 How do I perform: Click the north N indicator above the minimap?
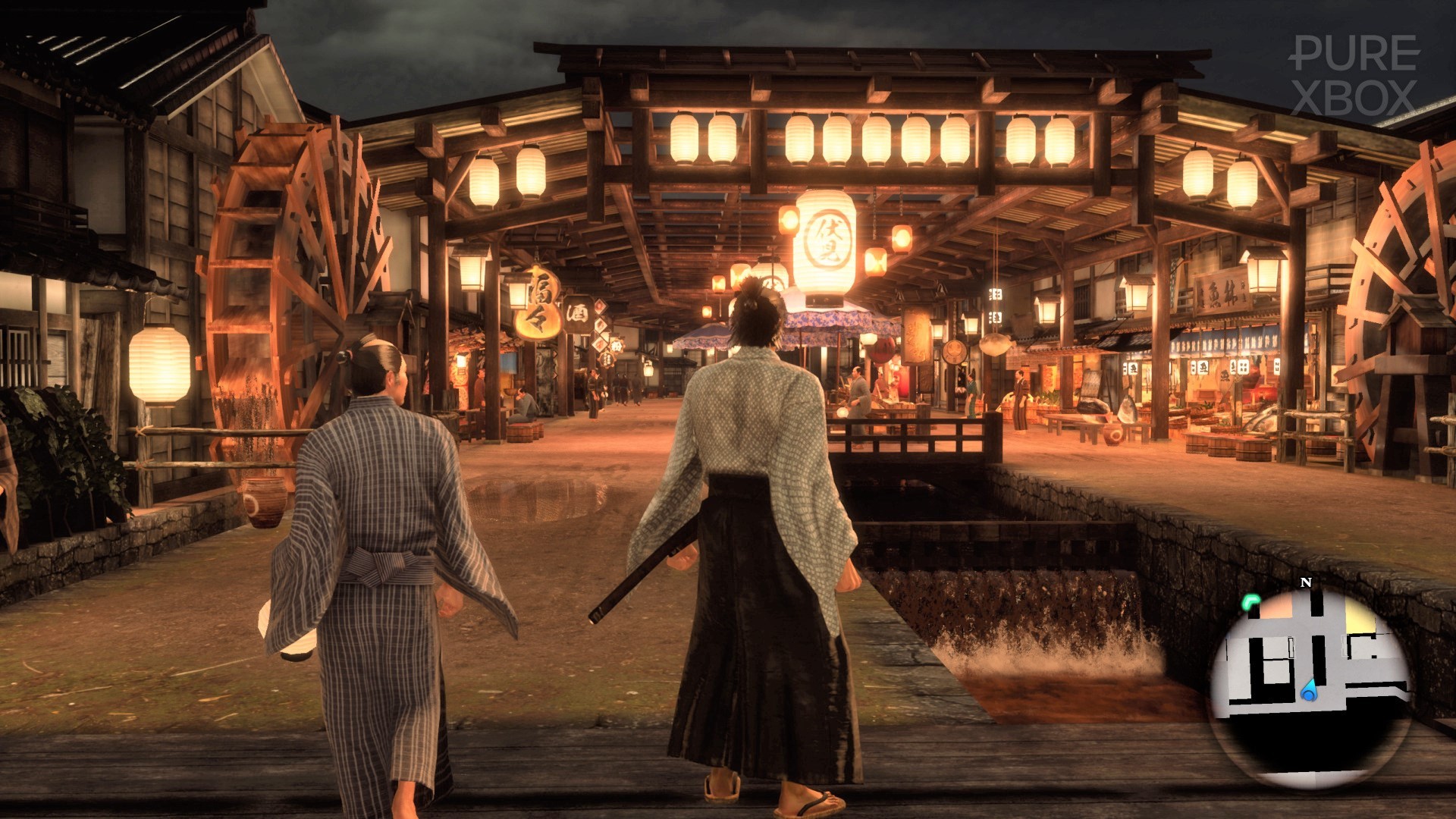[1306, 582]
